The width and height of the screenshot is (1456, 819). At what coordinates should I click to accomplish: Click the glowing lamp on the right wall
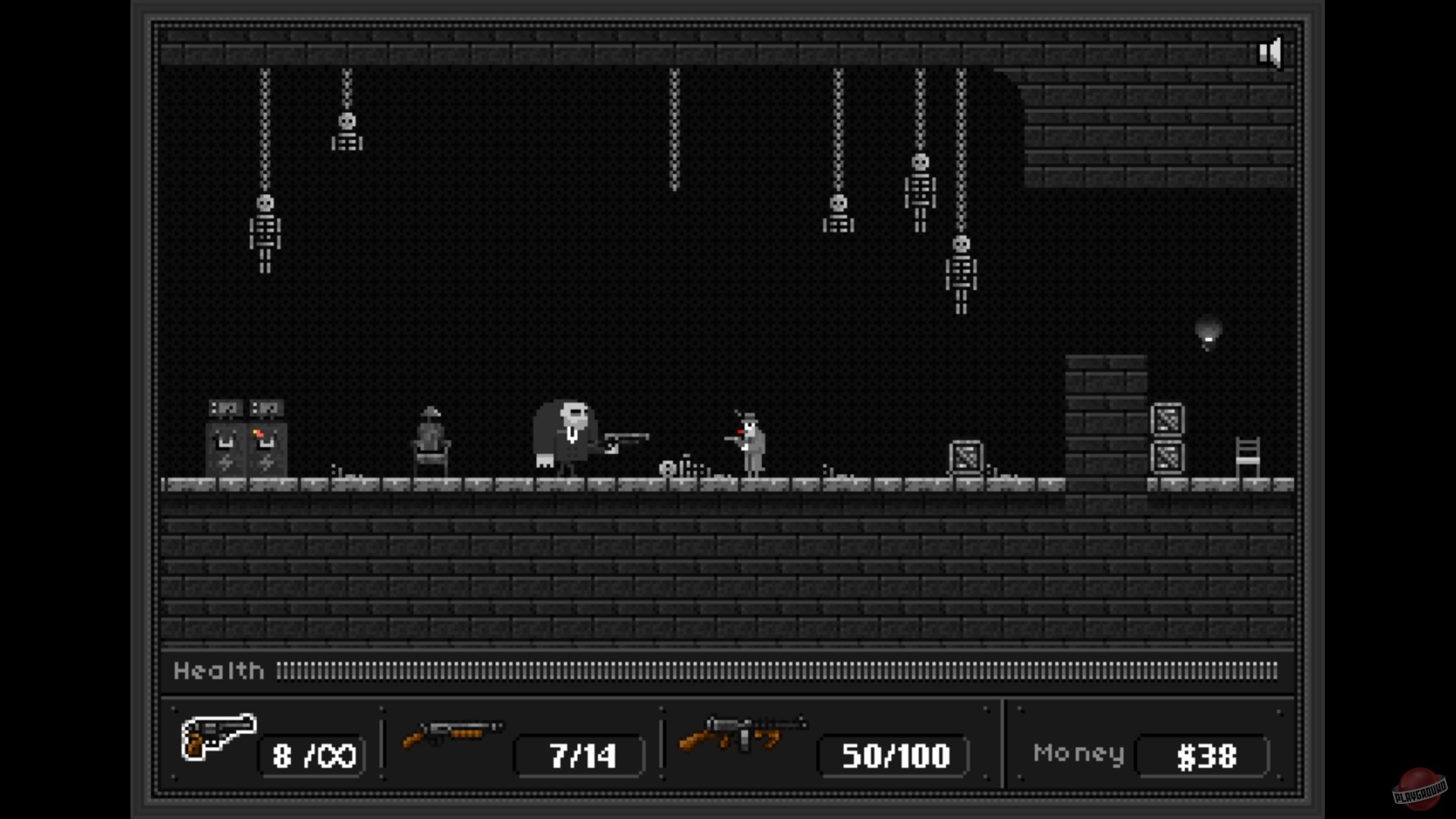1207,331
